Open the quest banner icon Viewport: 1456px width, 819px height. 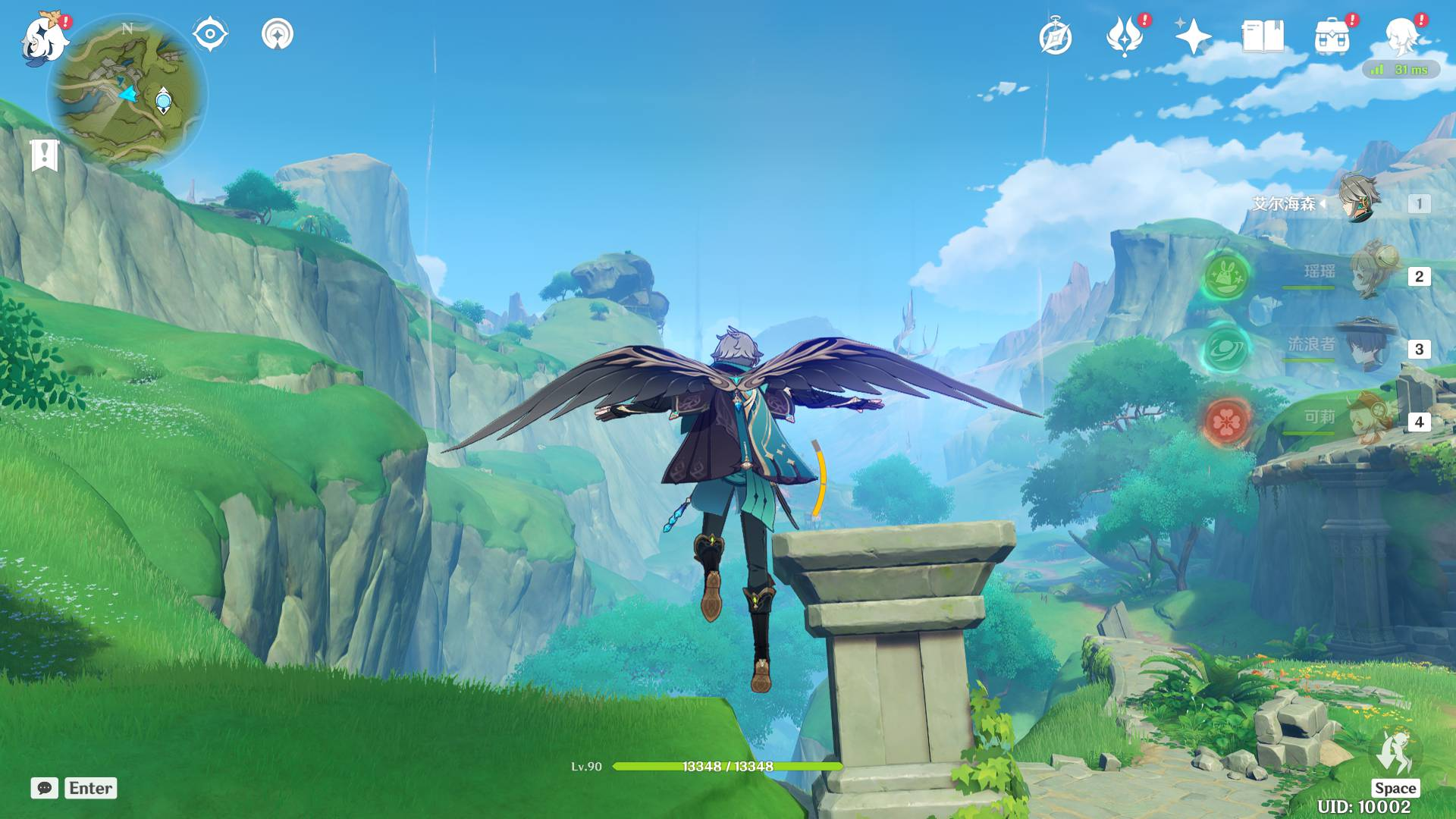tap(45, 155)
